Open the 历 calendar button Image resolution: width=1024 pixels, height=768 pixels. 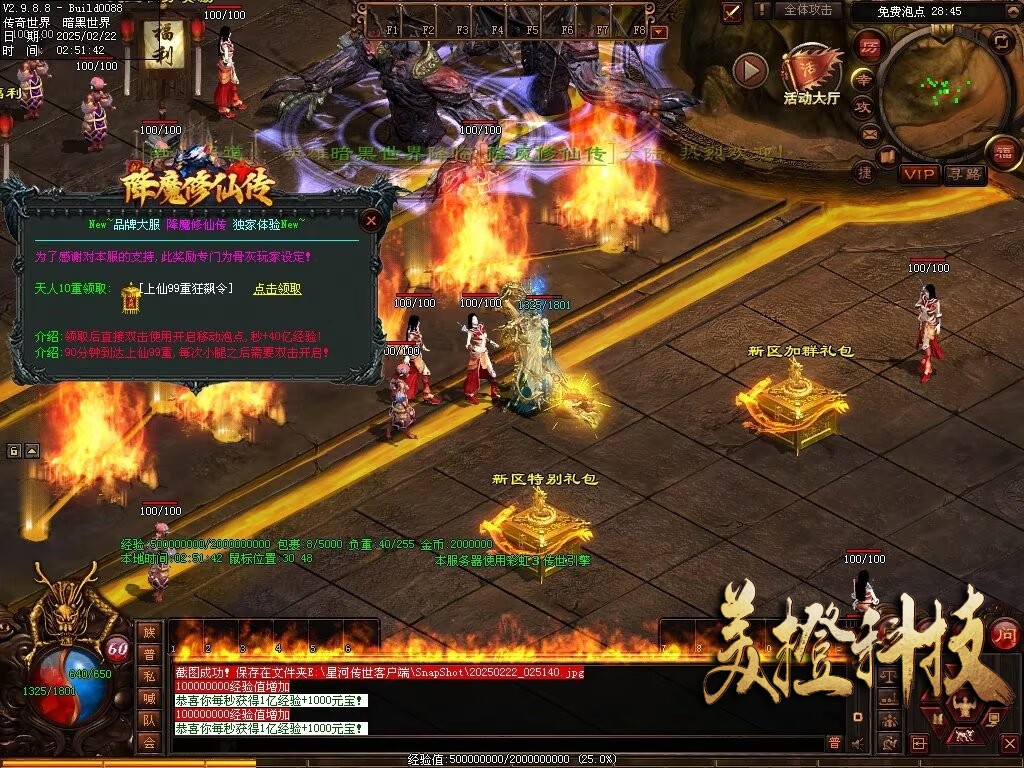(x=870, y=47)
